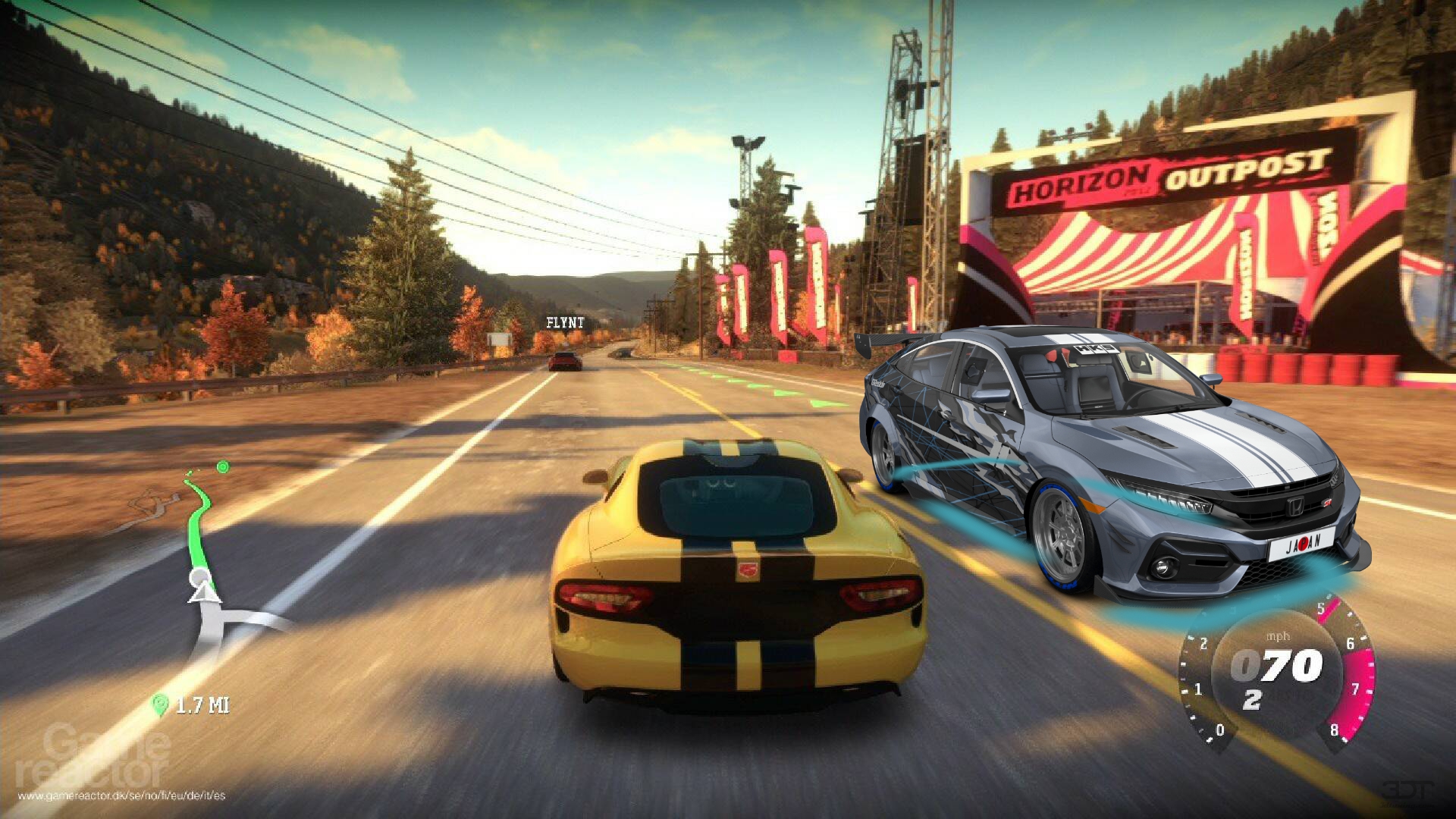Open the www.gamereactor.dk URL text
The height and width of the screenshot is (819, 1456).
tap(121, 795)
